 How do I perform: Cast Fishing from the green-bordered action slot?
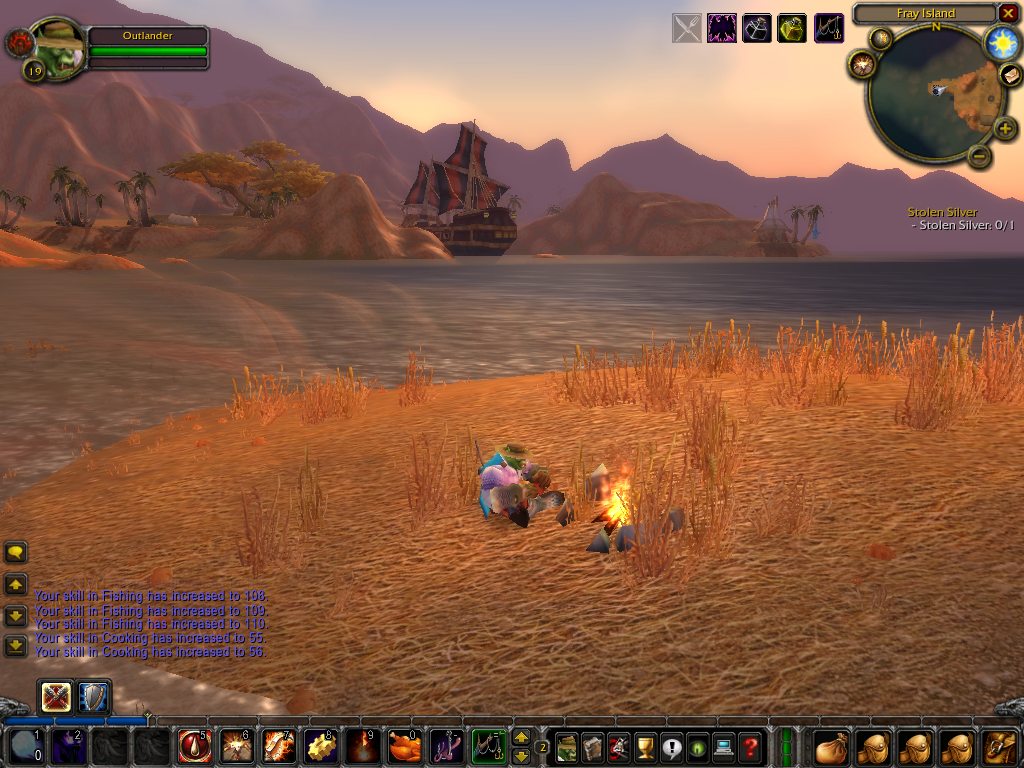[x=489, y=746]
